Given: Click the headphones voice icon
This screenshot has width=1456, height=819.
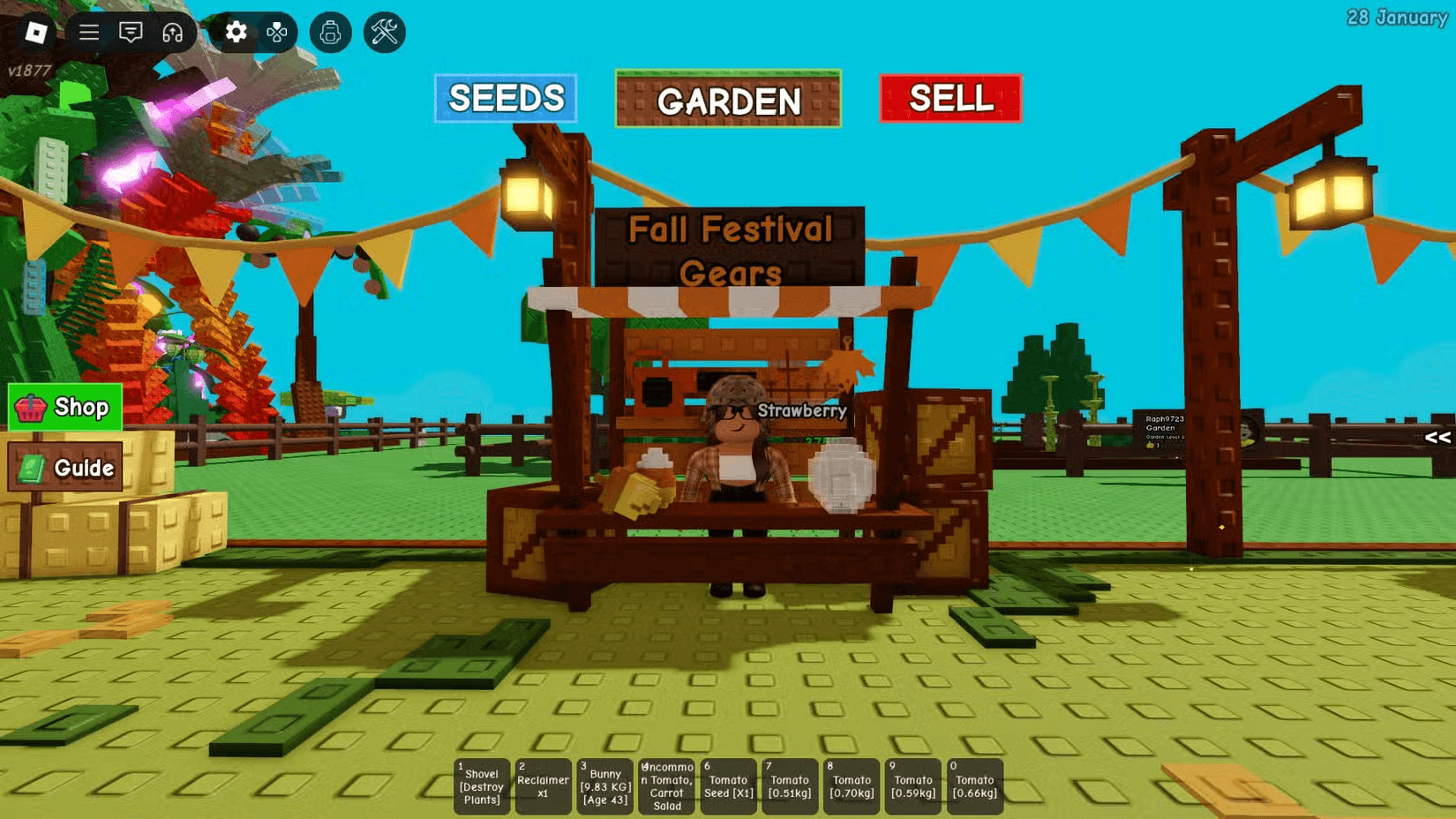Looking at the screenshot, I should click(x=172, y=33).
